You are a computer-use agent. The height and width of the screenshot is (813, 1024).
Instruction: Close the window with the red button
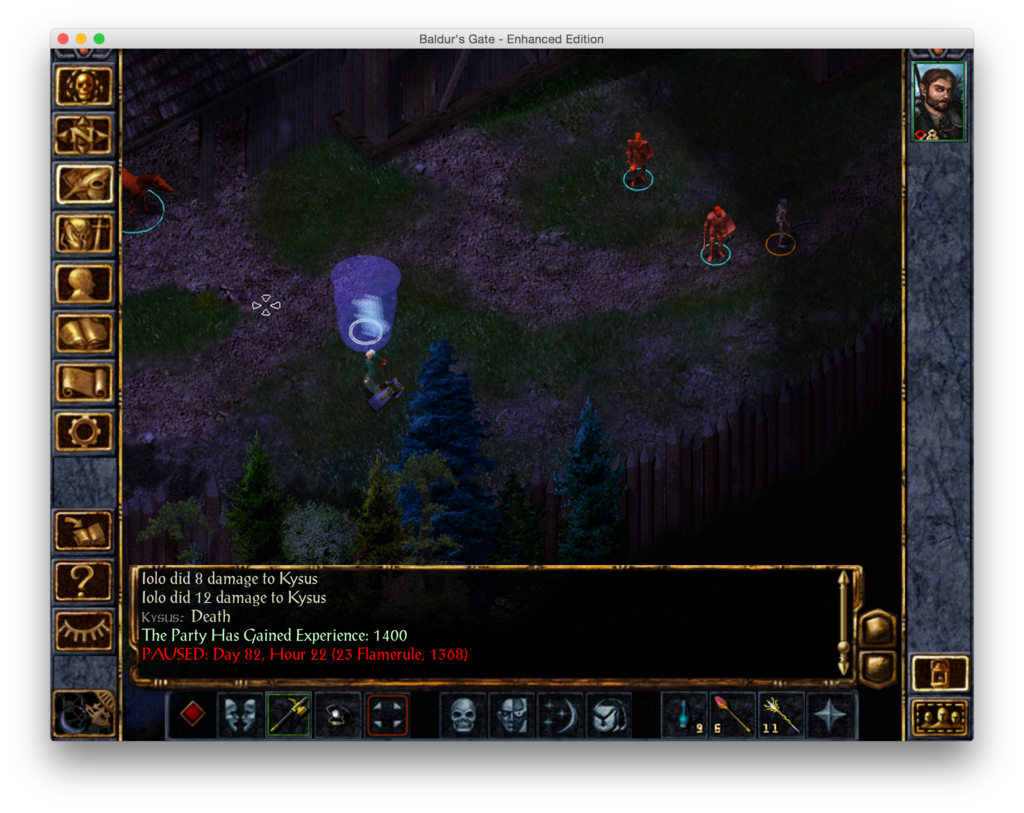click(63, 39)
